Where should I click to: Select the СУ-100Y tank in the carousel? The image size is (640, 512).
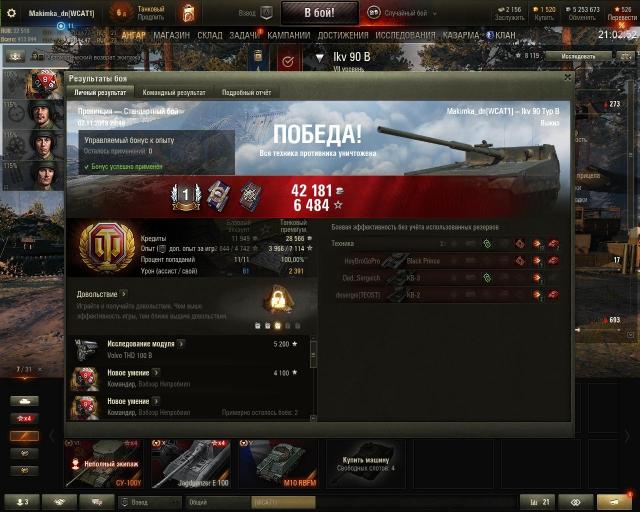click(103, 463)
